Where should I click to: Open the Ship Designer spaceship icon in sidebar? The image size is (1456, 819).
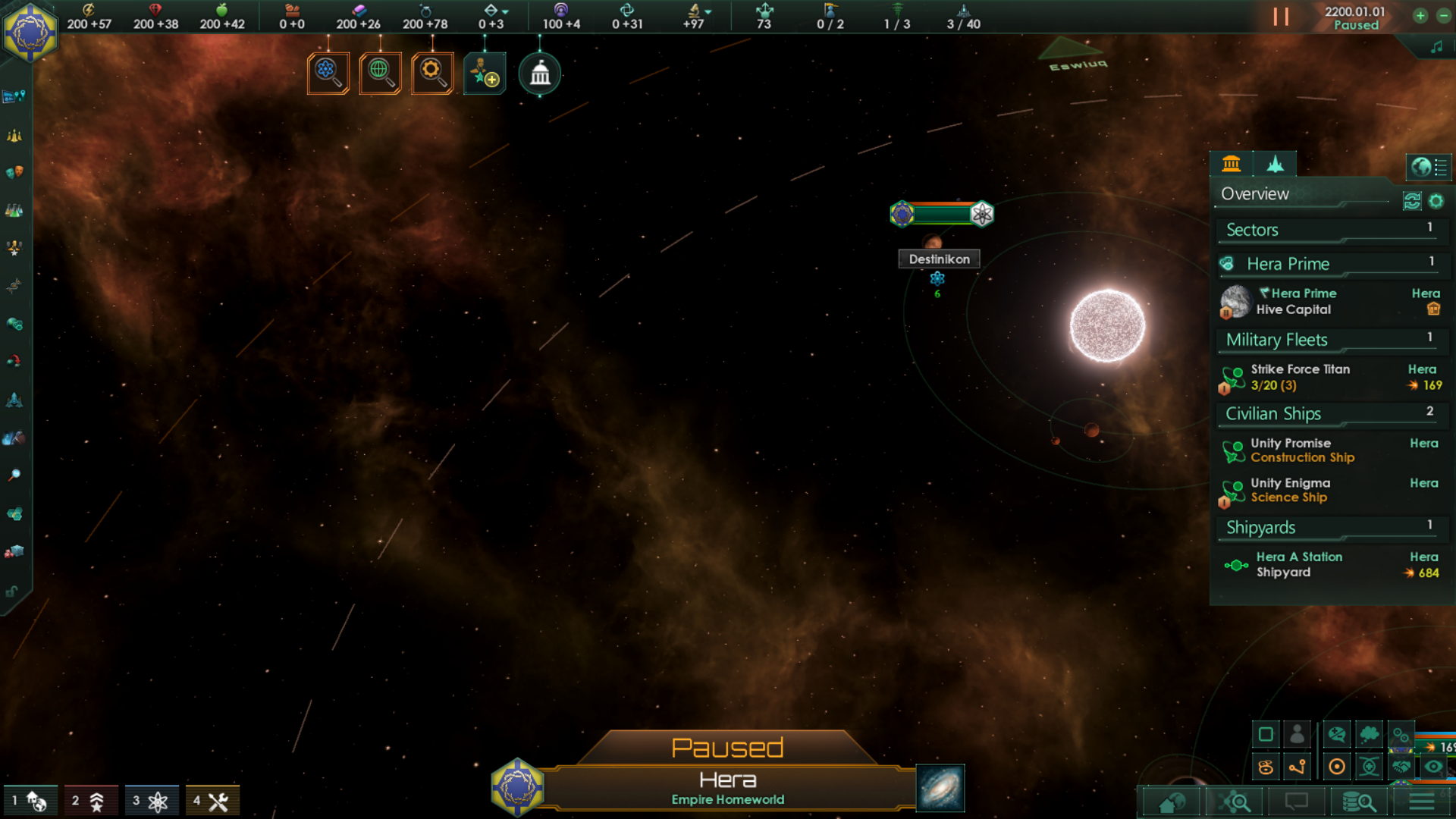14,402
